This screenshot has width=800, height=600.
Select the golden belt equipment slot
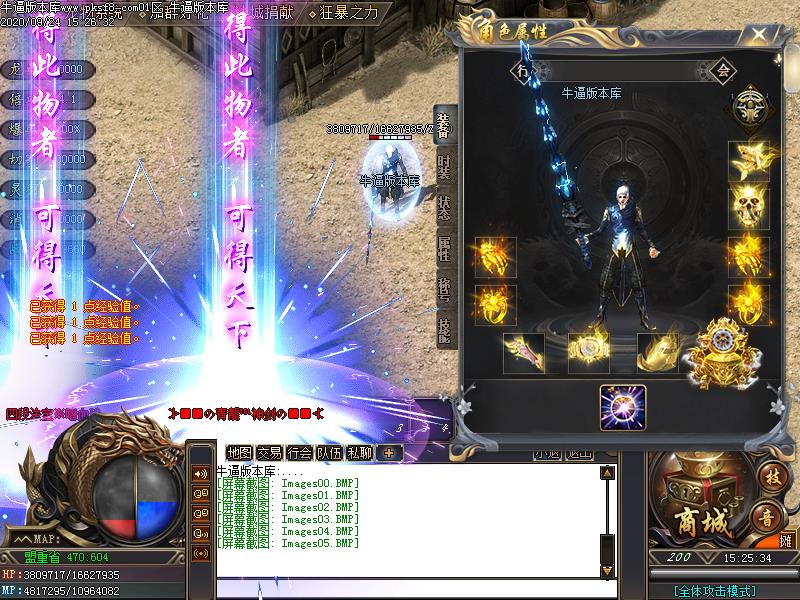(x=589, y=352)
